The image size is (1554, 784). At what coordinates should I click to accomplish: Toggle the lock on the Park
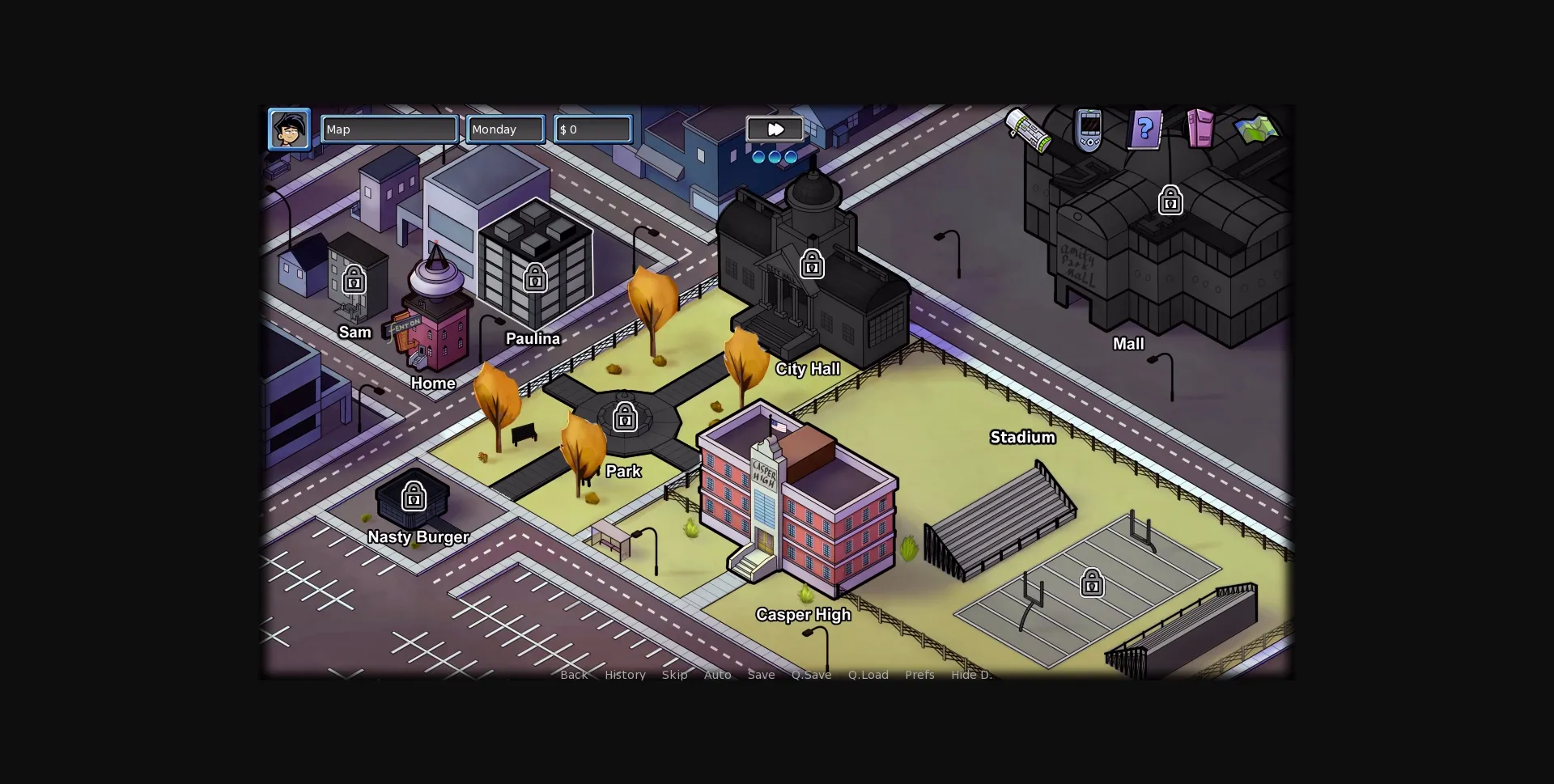(624, 417)
